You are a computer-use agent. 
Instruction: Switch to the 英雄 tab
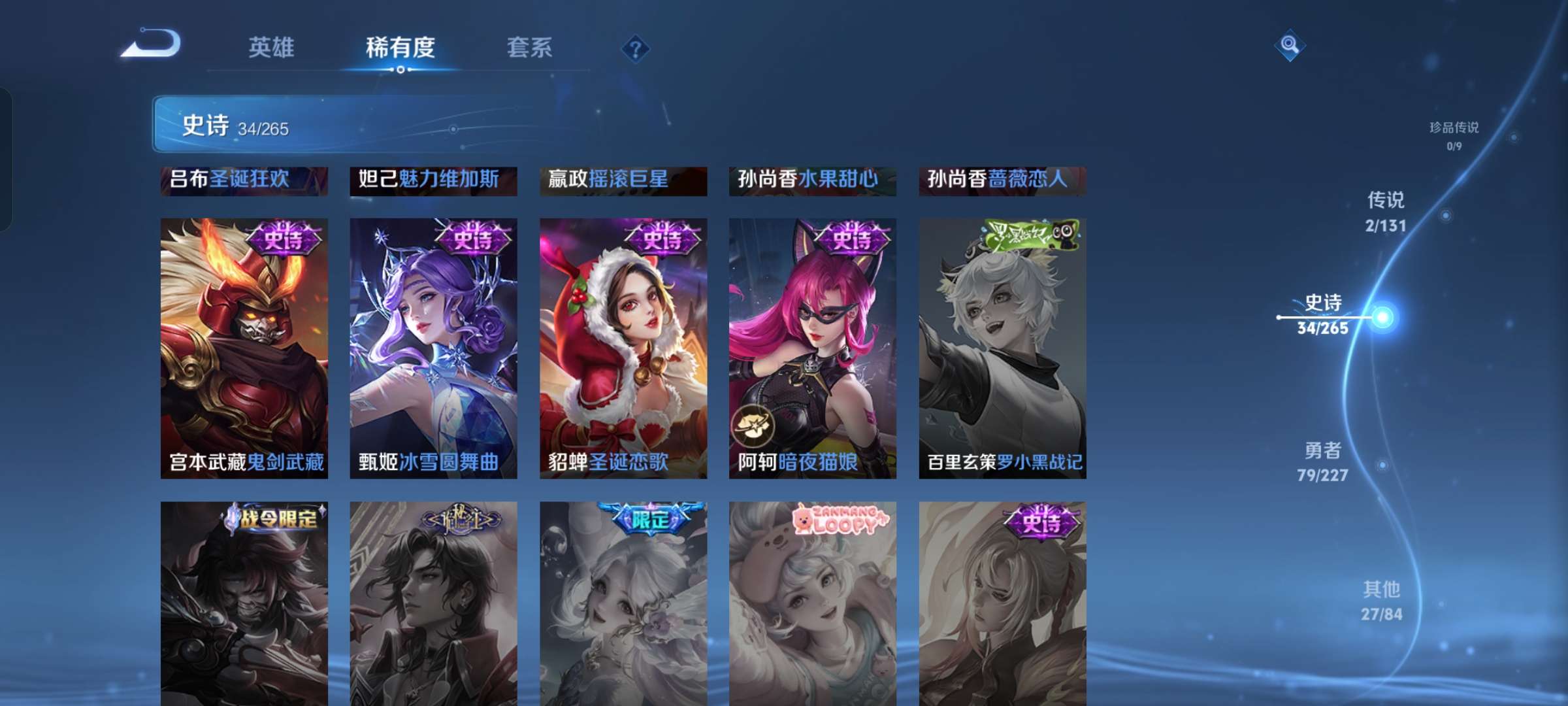point(273,47)
